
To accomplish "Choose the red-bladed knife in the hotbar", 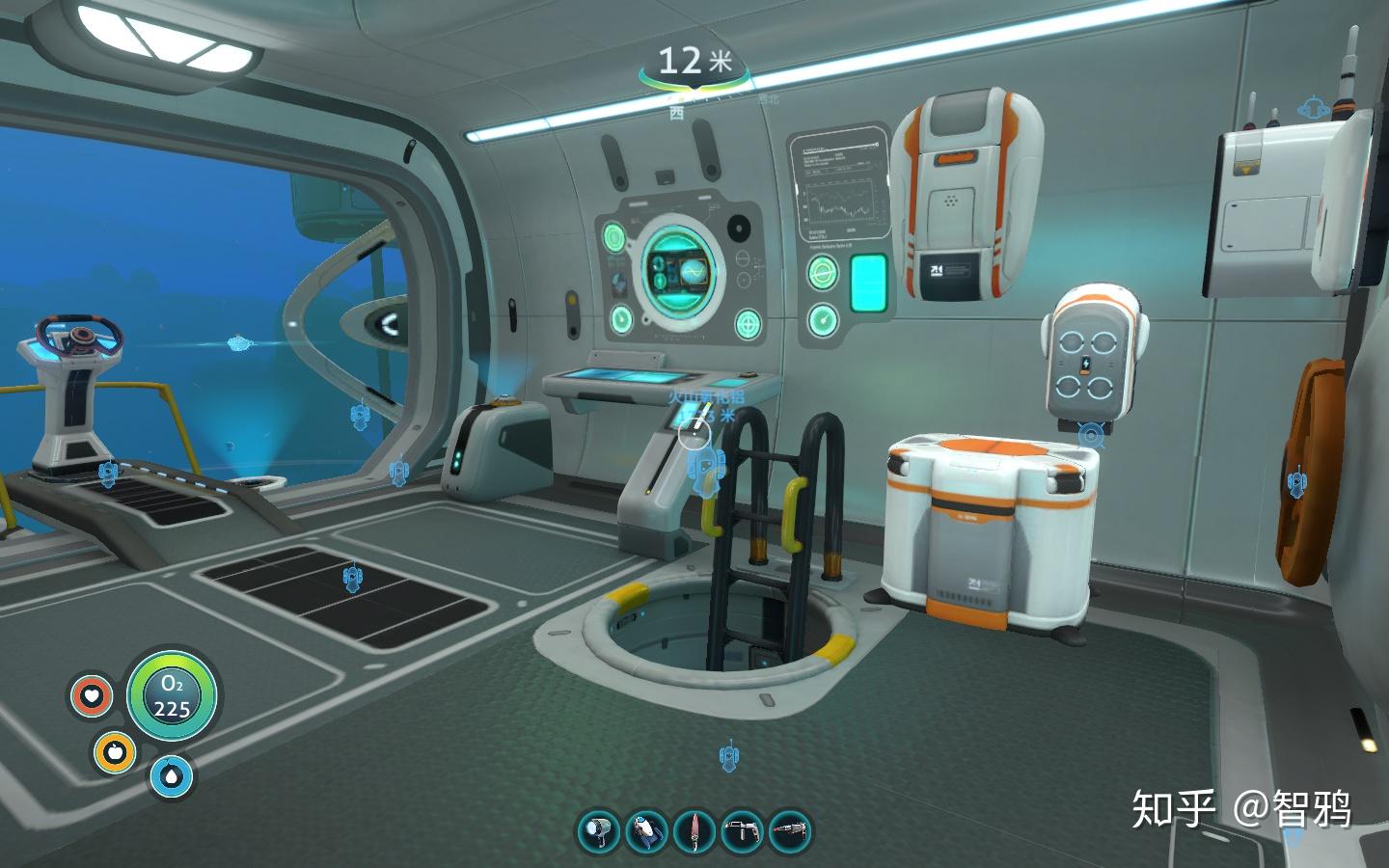I will point(694,831).
